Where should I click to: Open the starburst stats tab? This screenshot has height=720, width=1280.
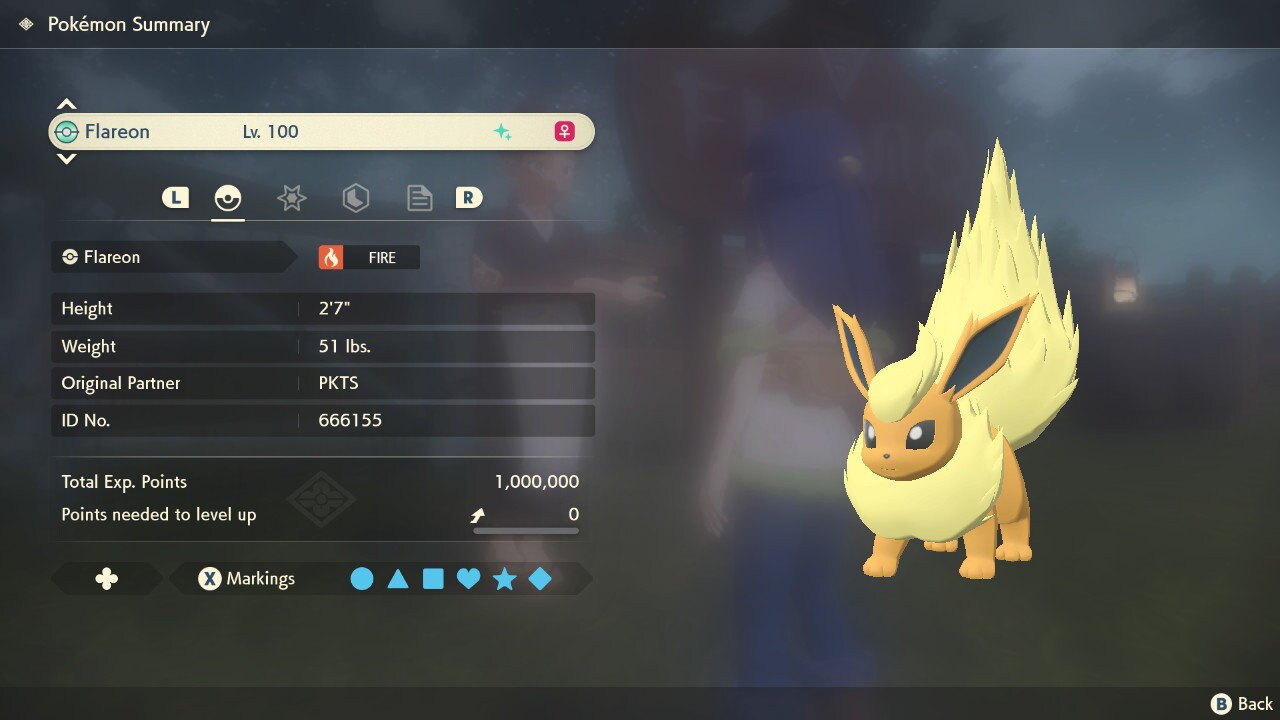pos(291,198)
